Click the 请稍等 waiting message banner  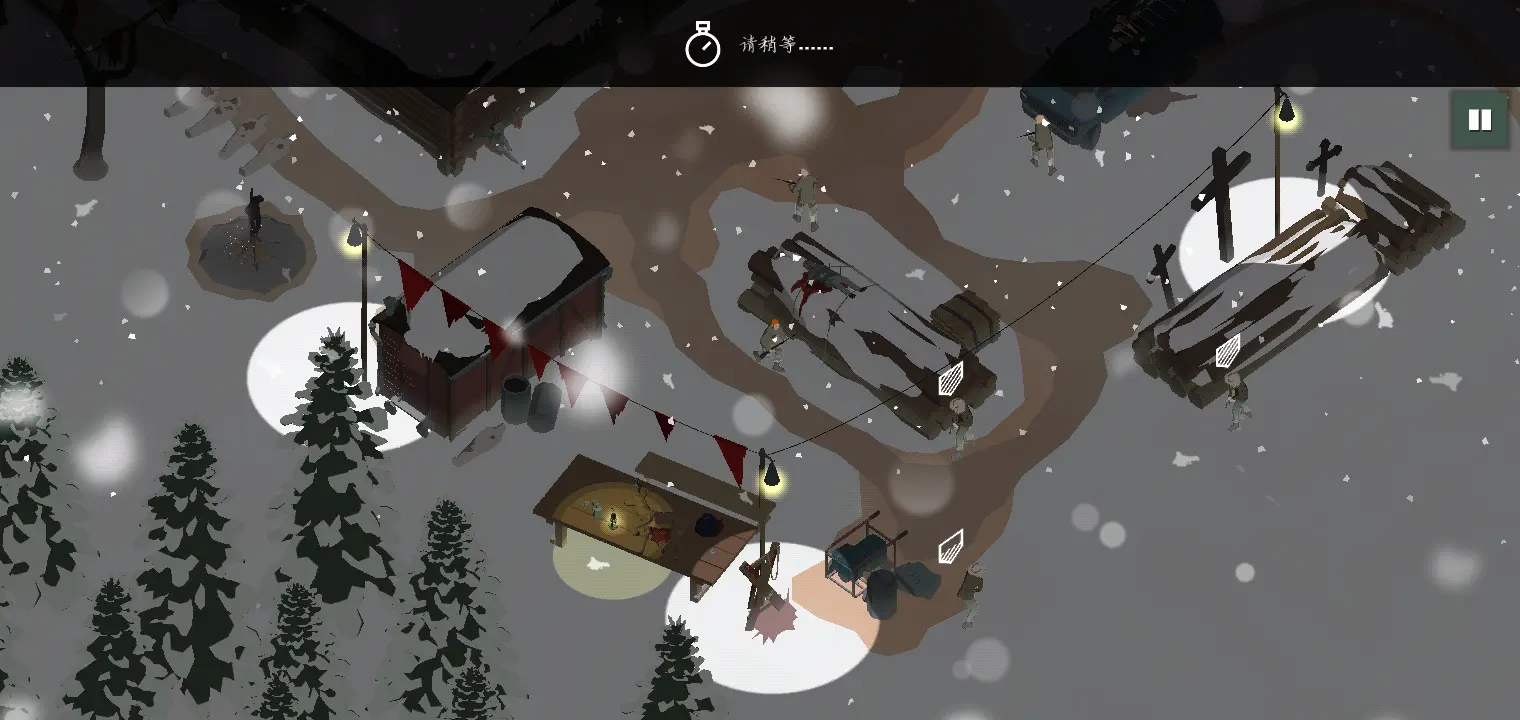(x=785, y=46)
